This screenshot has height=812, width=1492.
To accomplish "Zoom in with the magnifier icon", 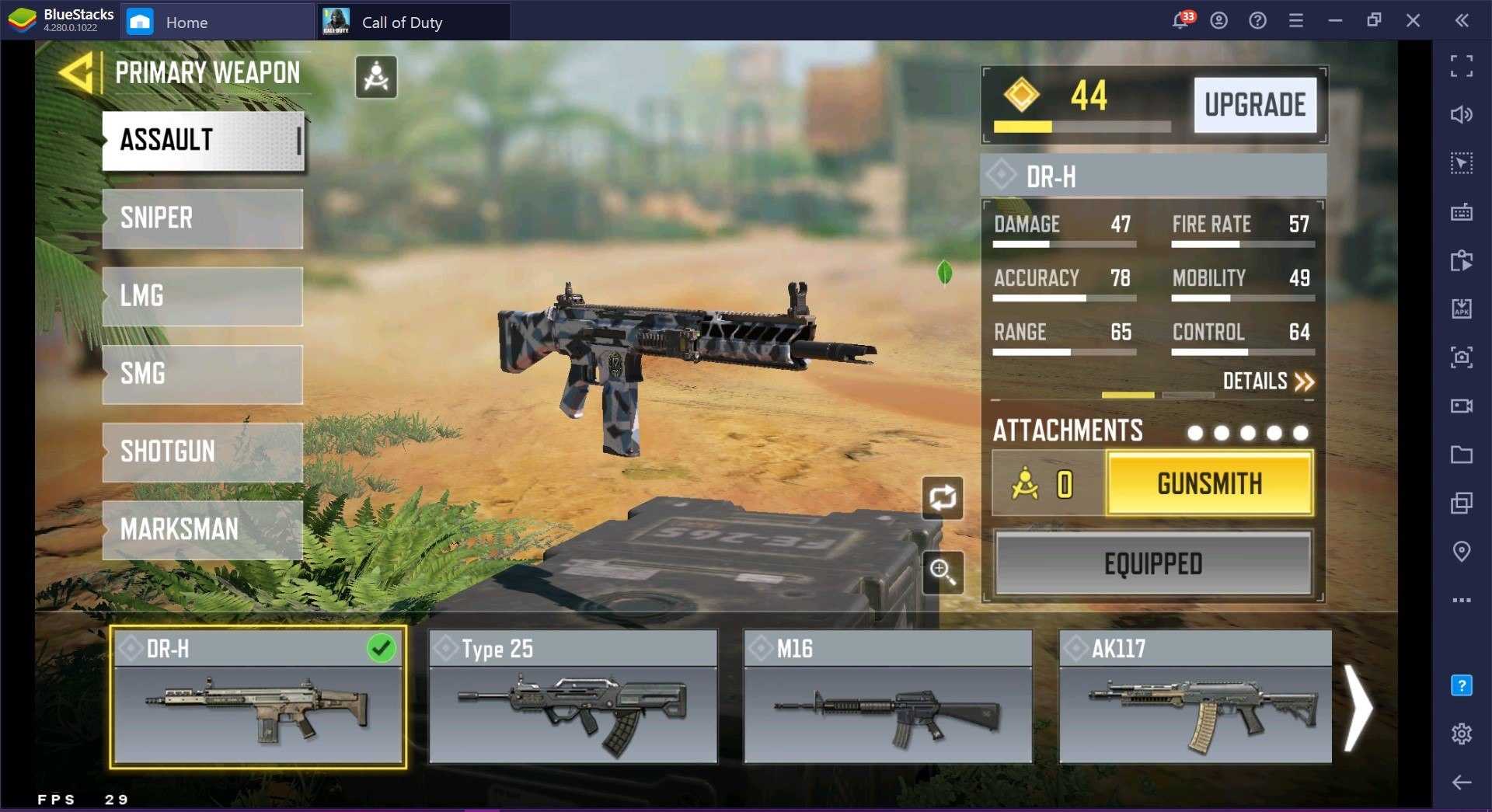I will (943, 572).
